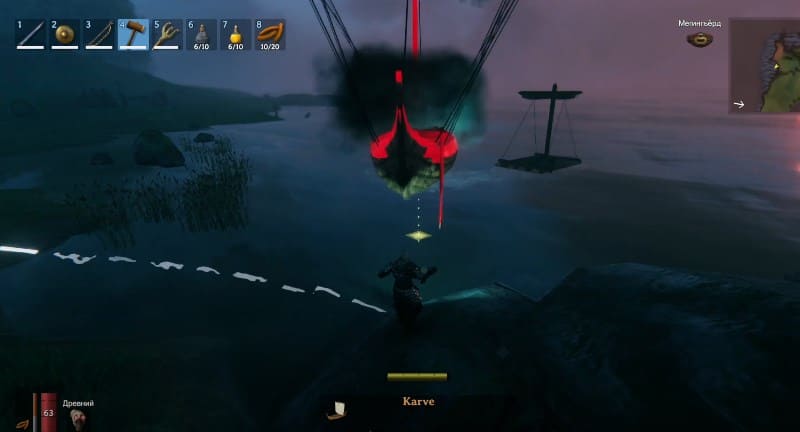Viewport: 800px width, 432px height.
Task: Use the yellow mead potion in slot 7
Action: click(x=235, y=35)
